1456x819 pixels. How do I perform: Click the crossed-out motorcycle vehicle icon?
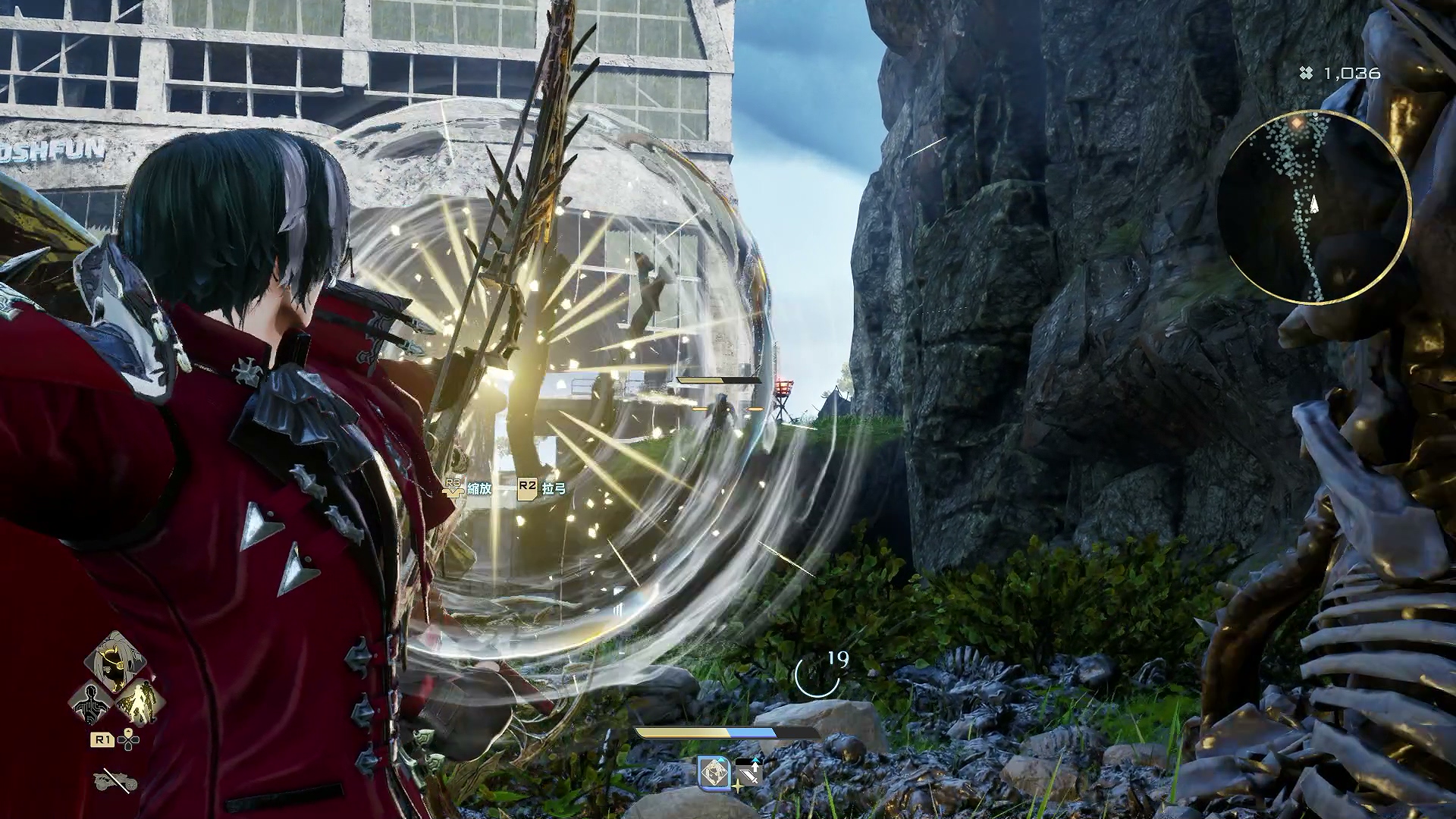click(x=115, y=780)
